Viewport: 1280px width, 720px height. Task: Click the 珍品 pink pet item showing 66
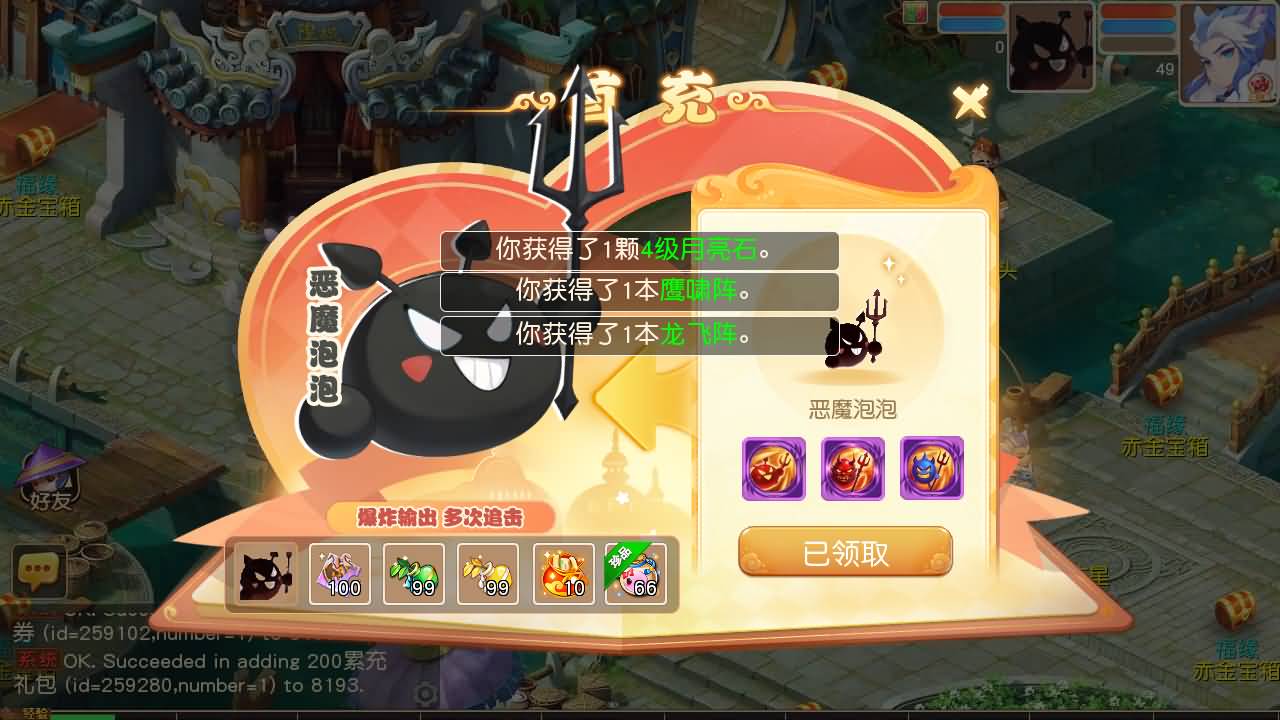(637, 574)
